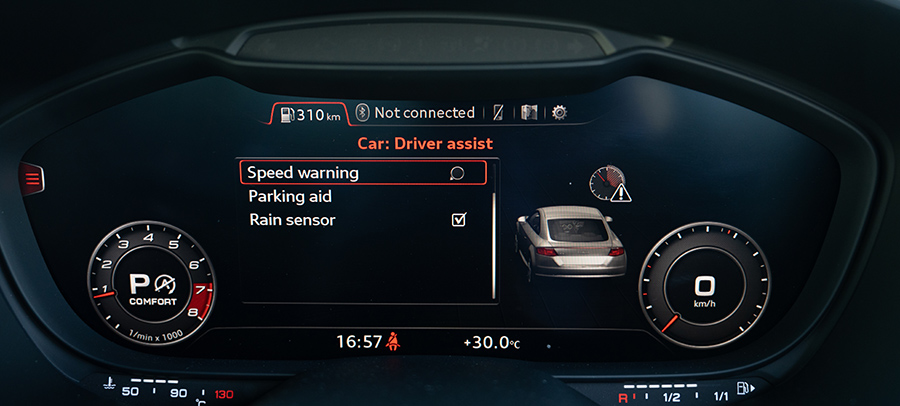
Task: Open the Bluetooth Not connected tab
Action: pos(417,113)
